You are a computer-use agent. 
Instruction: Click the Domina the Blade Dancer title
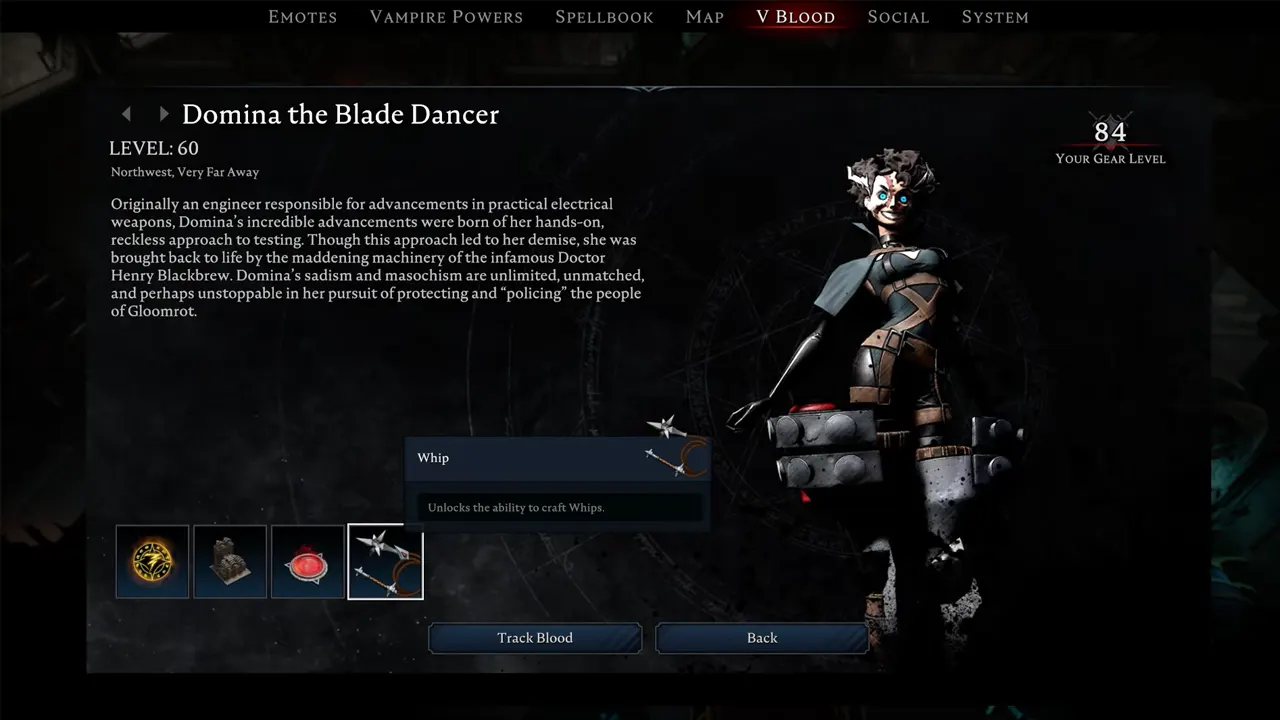click(x=340, y=114)
